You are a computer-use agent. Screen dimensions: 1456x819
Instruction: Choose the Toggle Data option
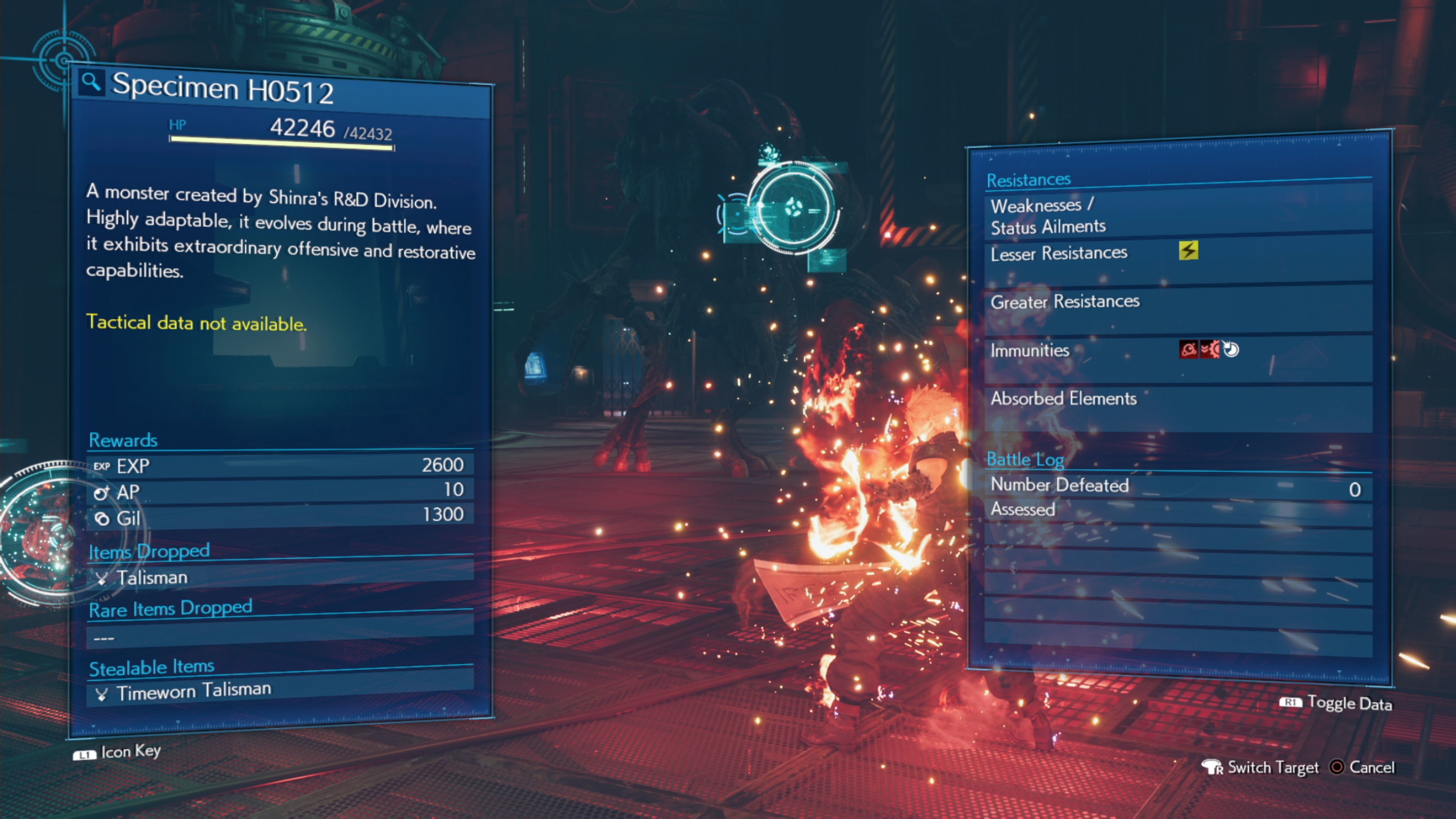coord(1336,703)
